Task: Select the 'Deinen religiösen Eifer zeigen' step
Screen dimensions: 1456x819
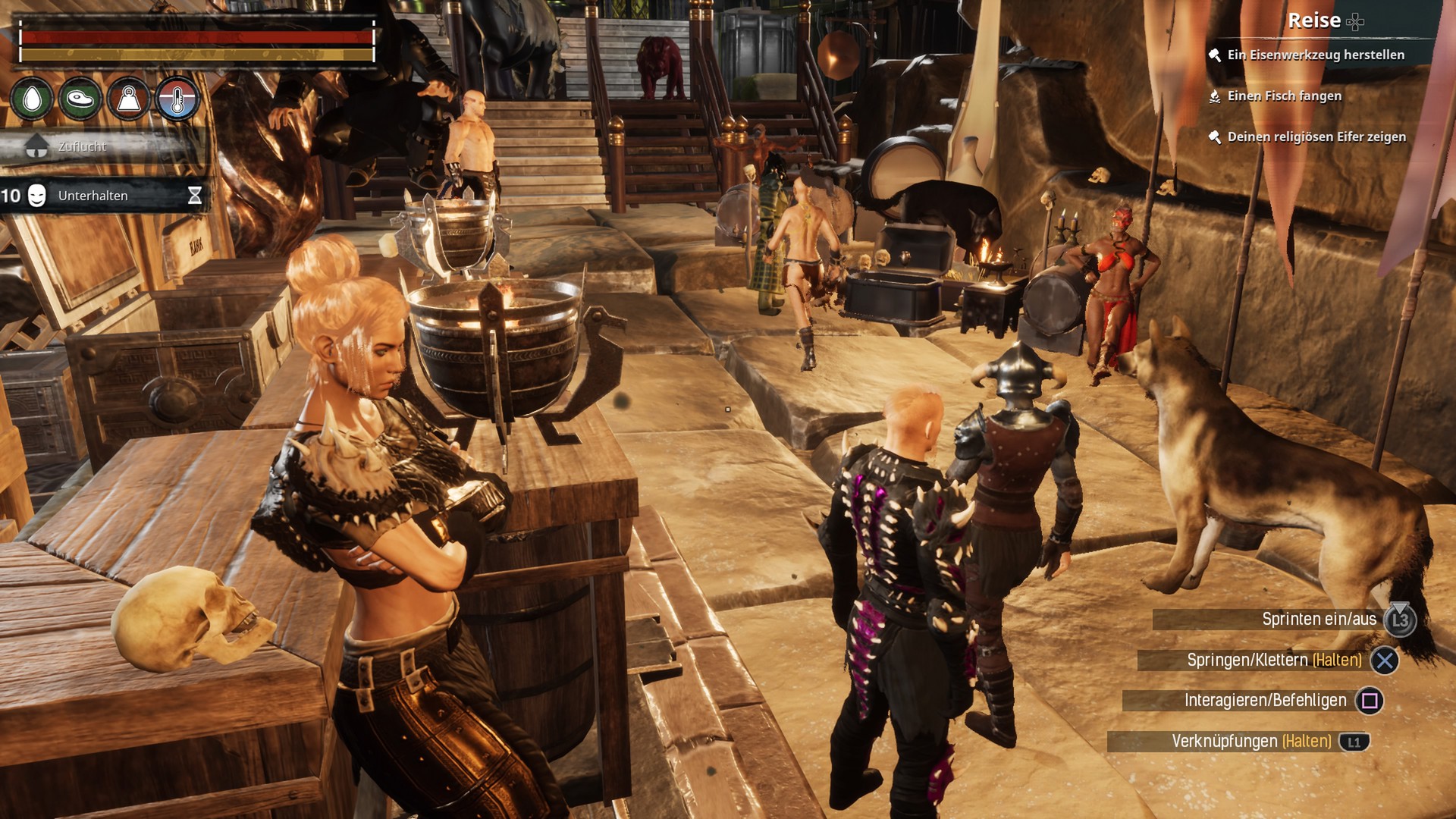Action: click(x=1316, y=136)
